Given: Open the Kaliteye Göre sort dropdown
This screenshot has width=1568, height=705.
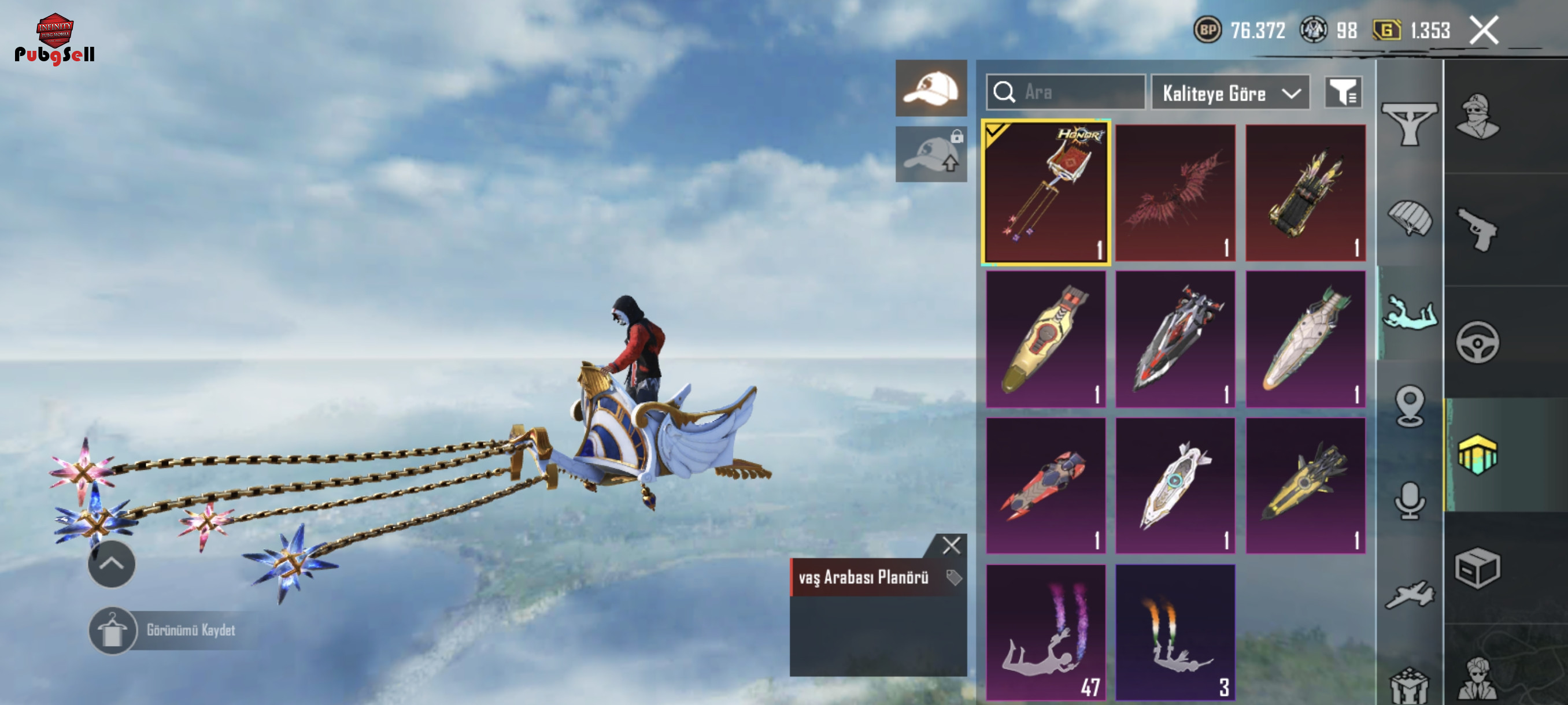Looking at the screenshot, I should [x=1230, y=93].
